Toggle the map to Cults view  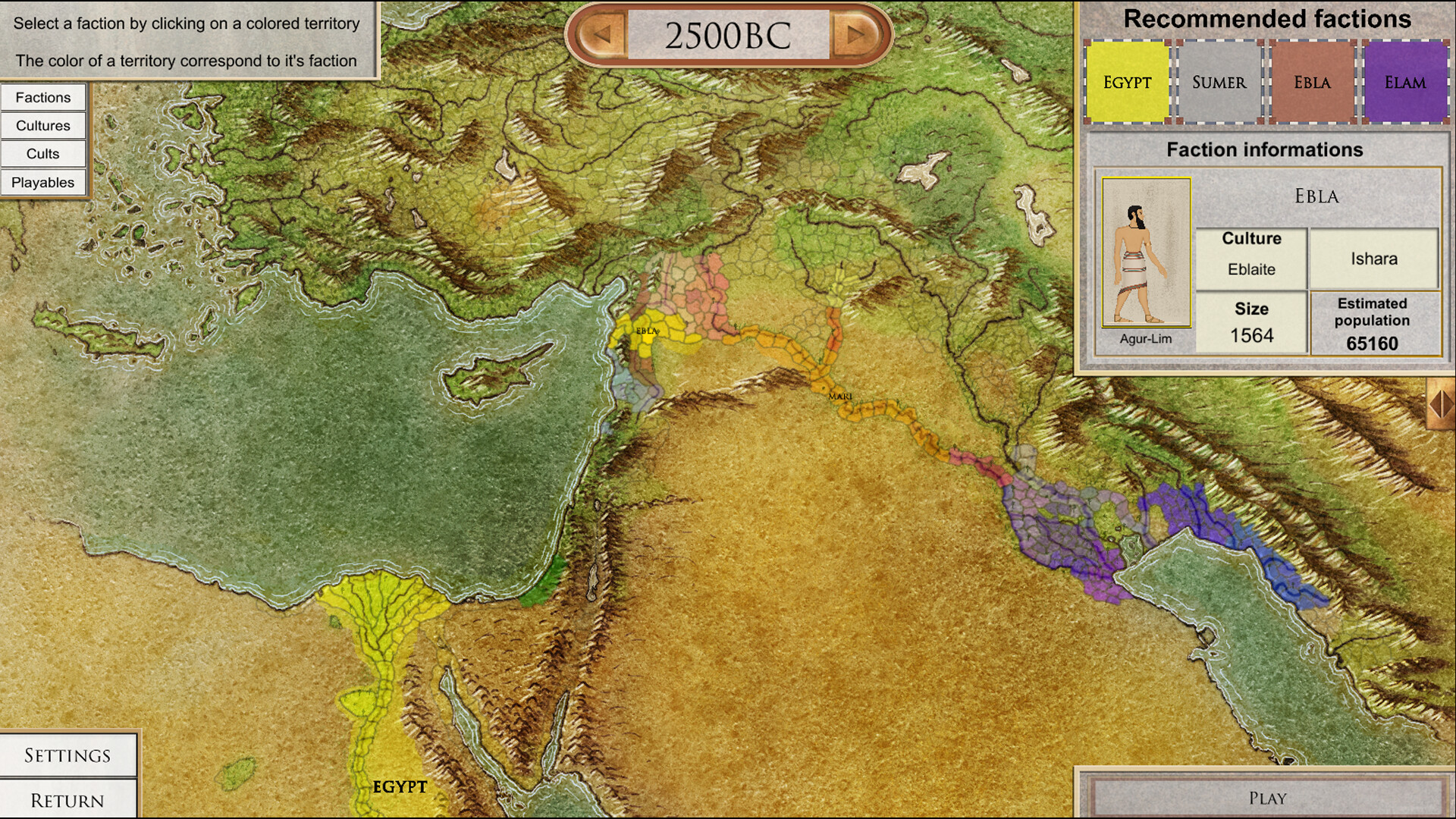(42, 153)
